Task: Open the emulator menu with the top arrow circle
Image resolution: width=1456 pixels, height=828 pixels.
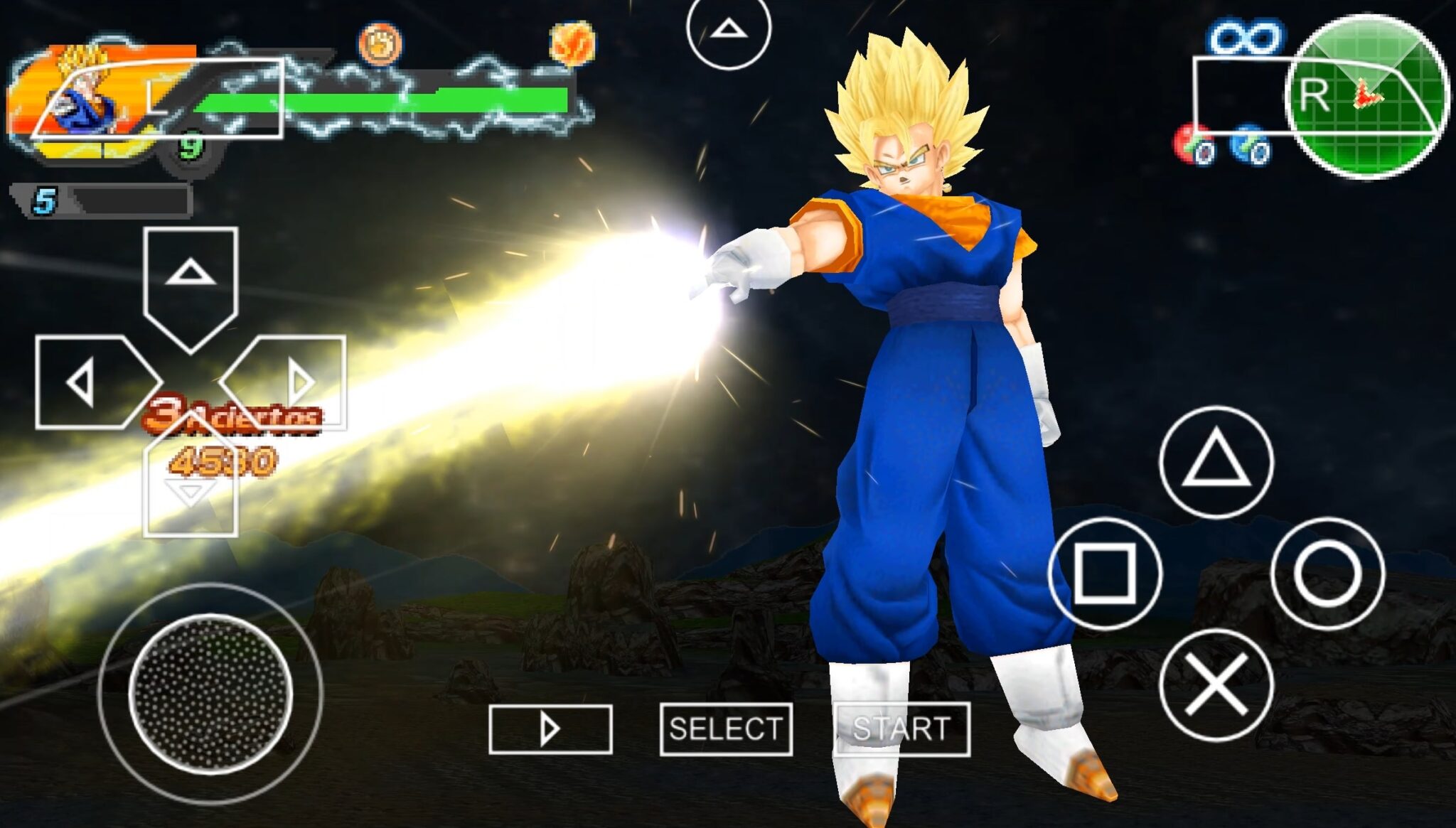Action: tap(728, 30)
